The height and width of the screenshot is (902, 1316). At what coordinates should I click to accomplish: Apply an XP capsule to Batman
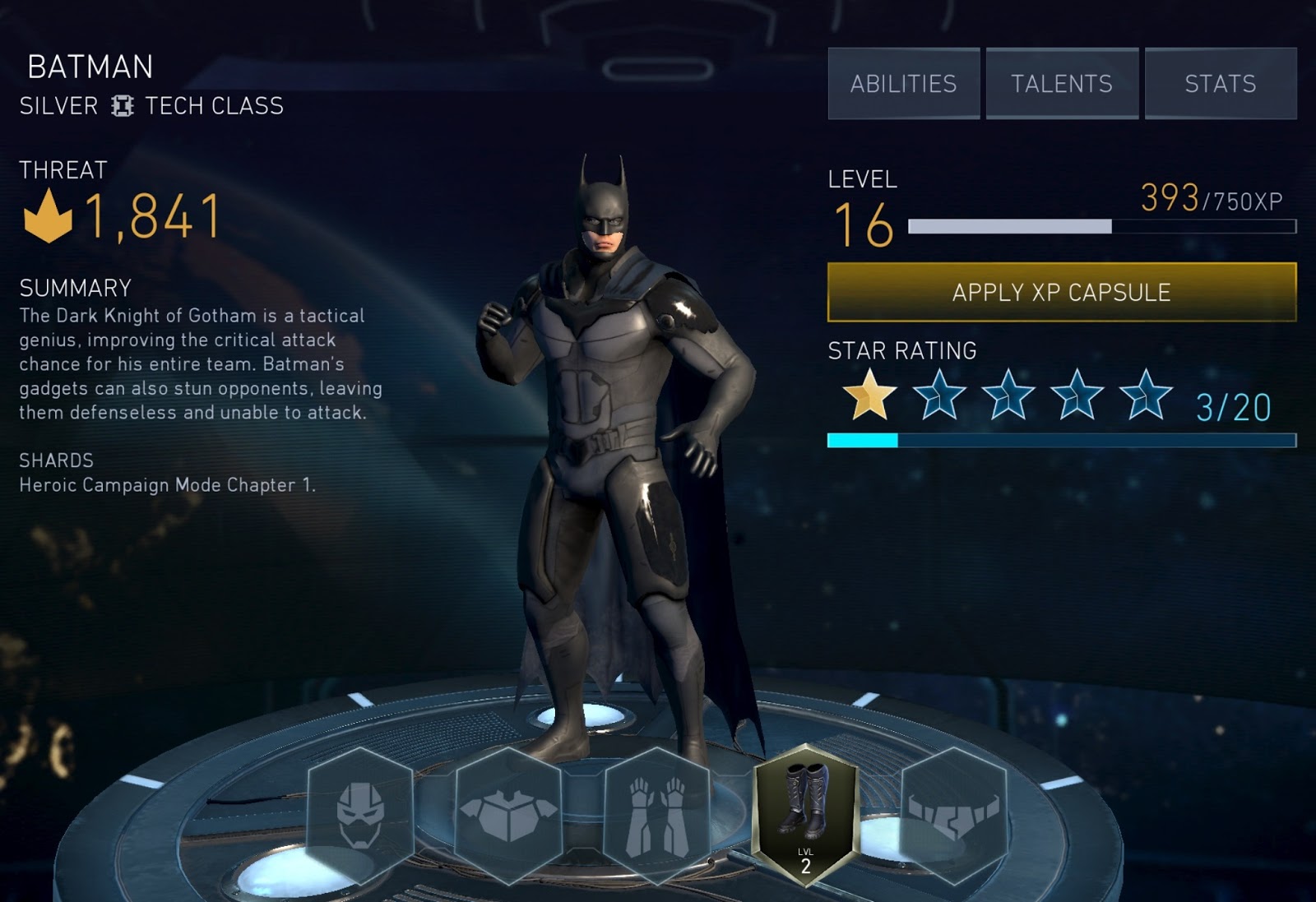1061,292
